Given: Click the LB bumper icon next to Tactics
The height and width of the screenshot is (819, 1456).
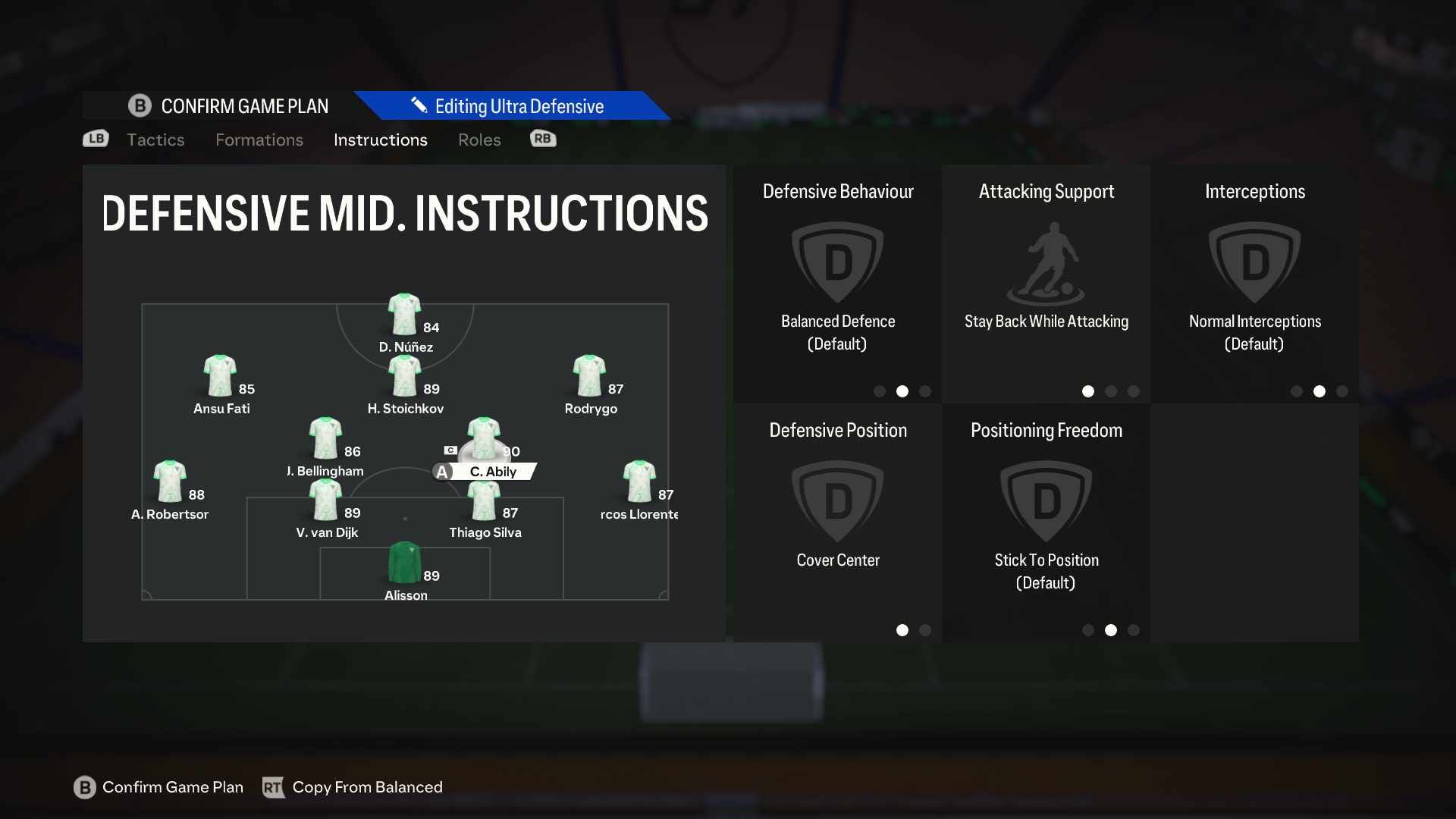Looking at the screenshot, I should coord(95,139).
